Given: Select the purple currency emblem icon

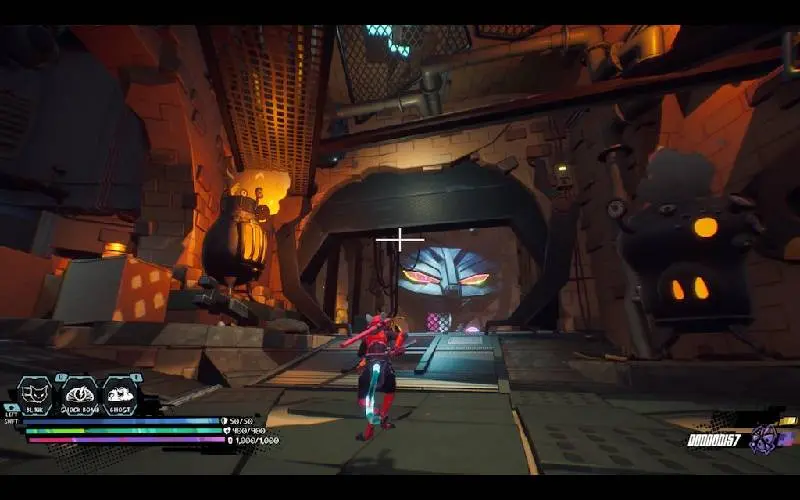Looking at the screenshot, I should click(x=765, y=438).
